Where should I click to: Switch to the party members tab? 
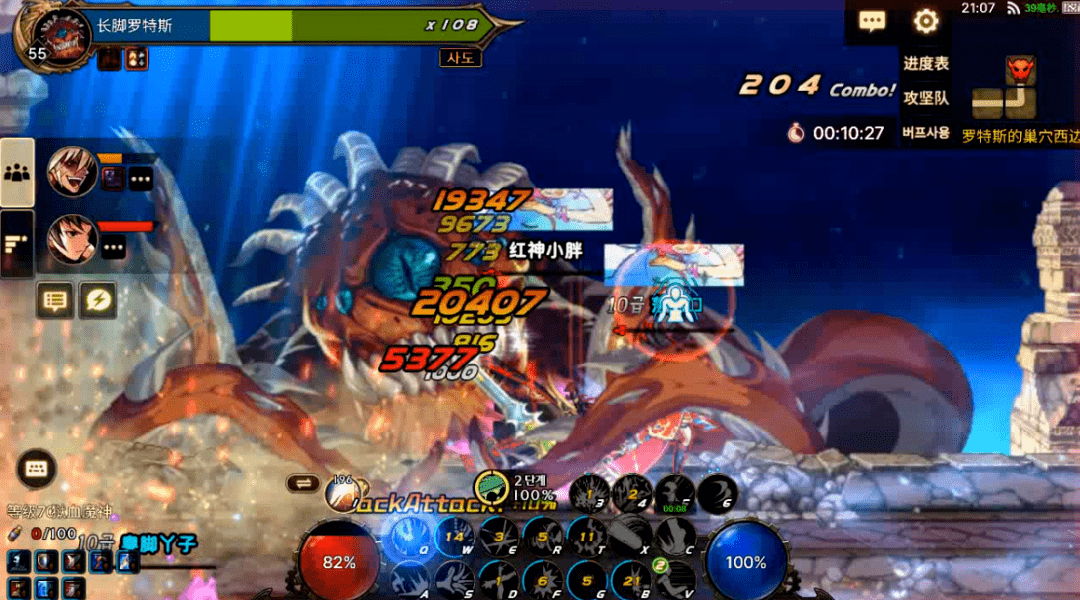tap(17, 172)
